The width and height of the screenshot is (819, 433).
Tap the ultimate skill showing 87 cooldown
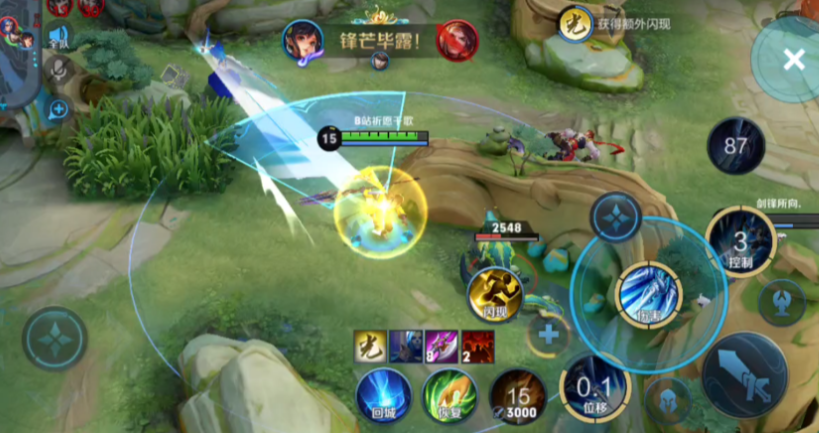point(736,146)
